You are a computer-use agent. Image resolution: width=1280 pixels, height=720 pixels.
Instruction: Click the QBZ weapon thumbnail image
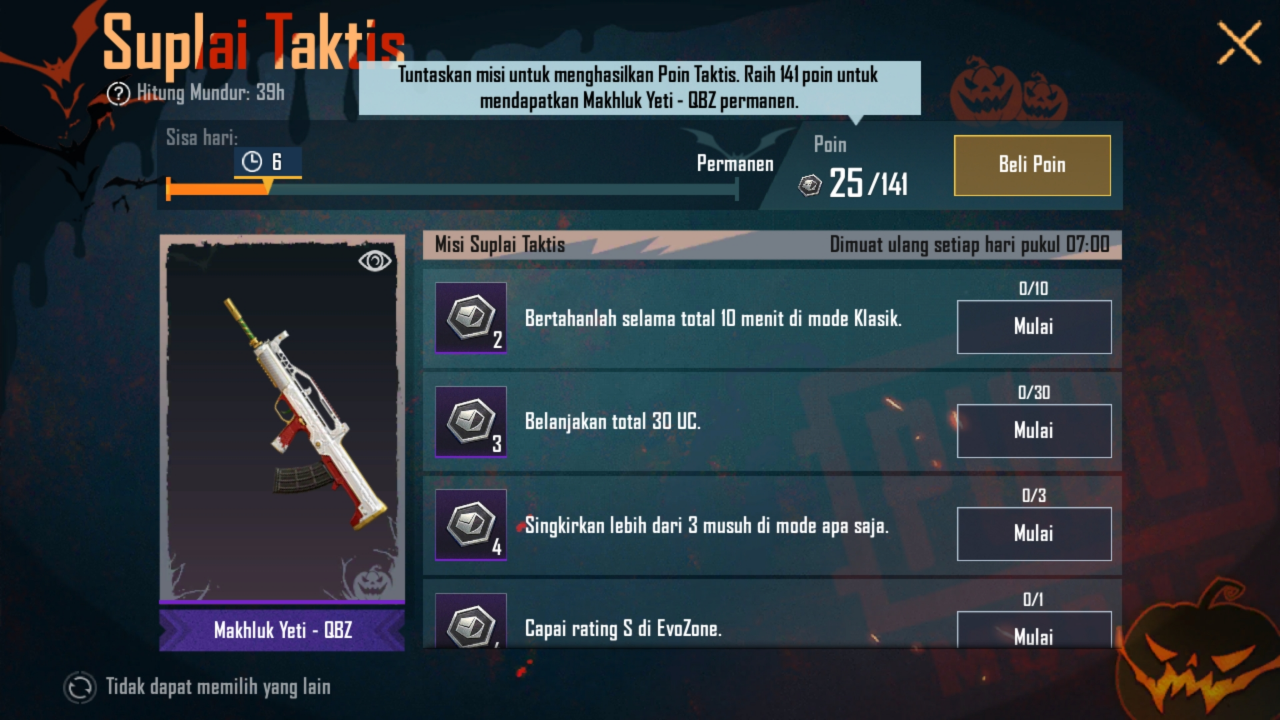[x=281, y=420]
